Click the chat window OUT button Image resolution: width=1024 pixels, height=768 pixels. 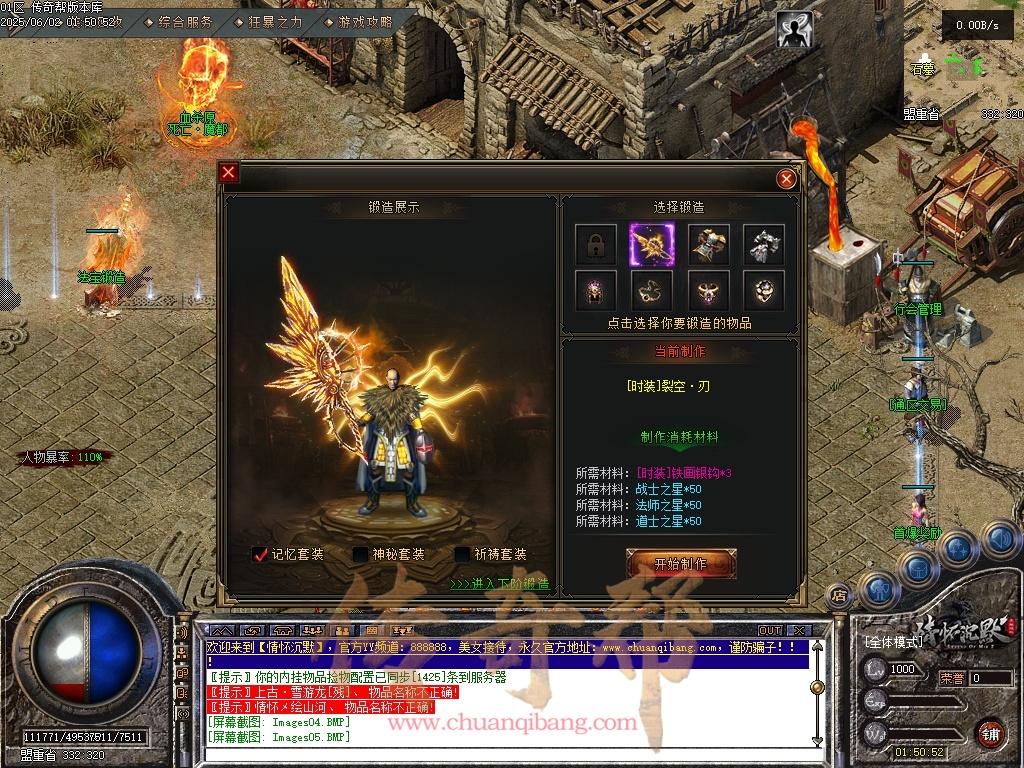pos(769,631)
